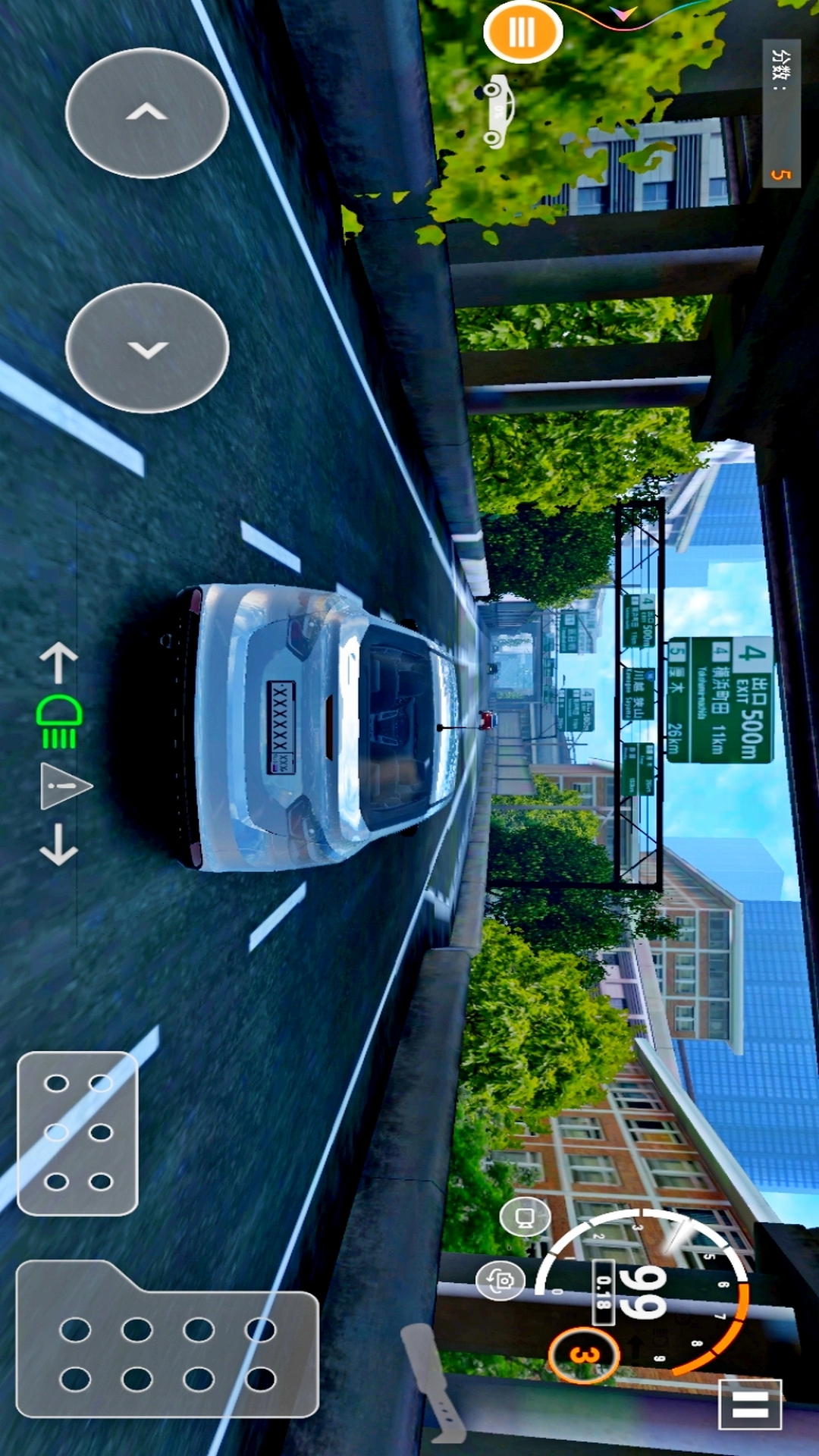Pause the game with the orange button
This screenshot has width=819, height=1456.
click(x=522, y=32)
